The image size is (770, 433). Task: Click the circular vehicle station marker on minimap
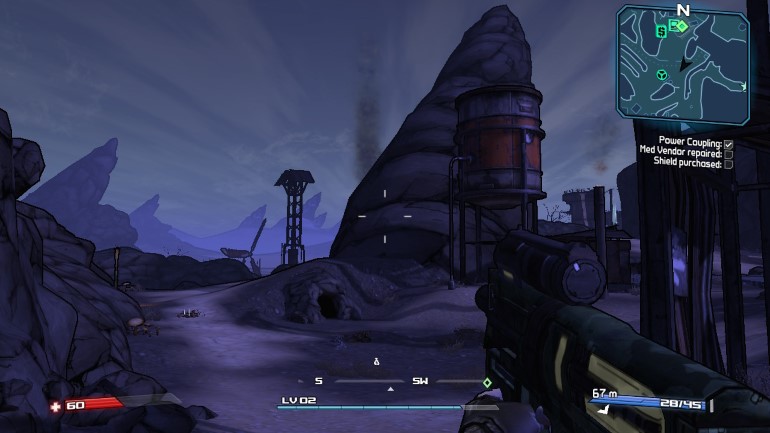(x=661, y=75)
